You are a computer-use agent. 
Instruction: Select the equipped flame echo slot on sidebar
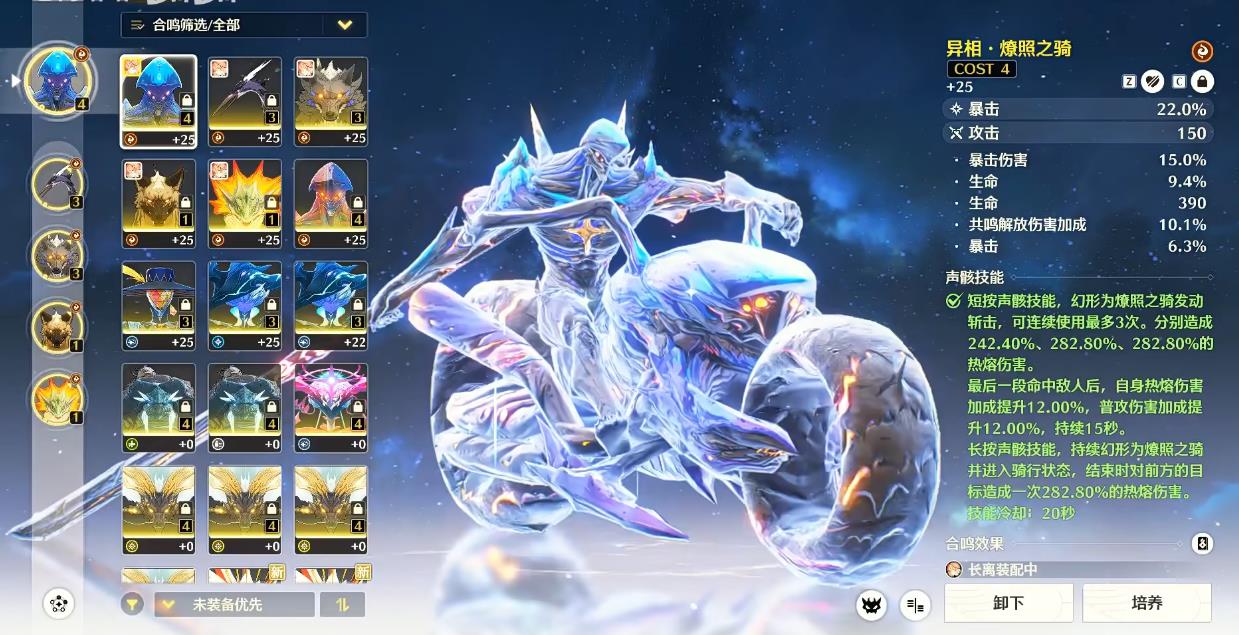coord(57,396)
